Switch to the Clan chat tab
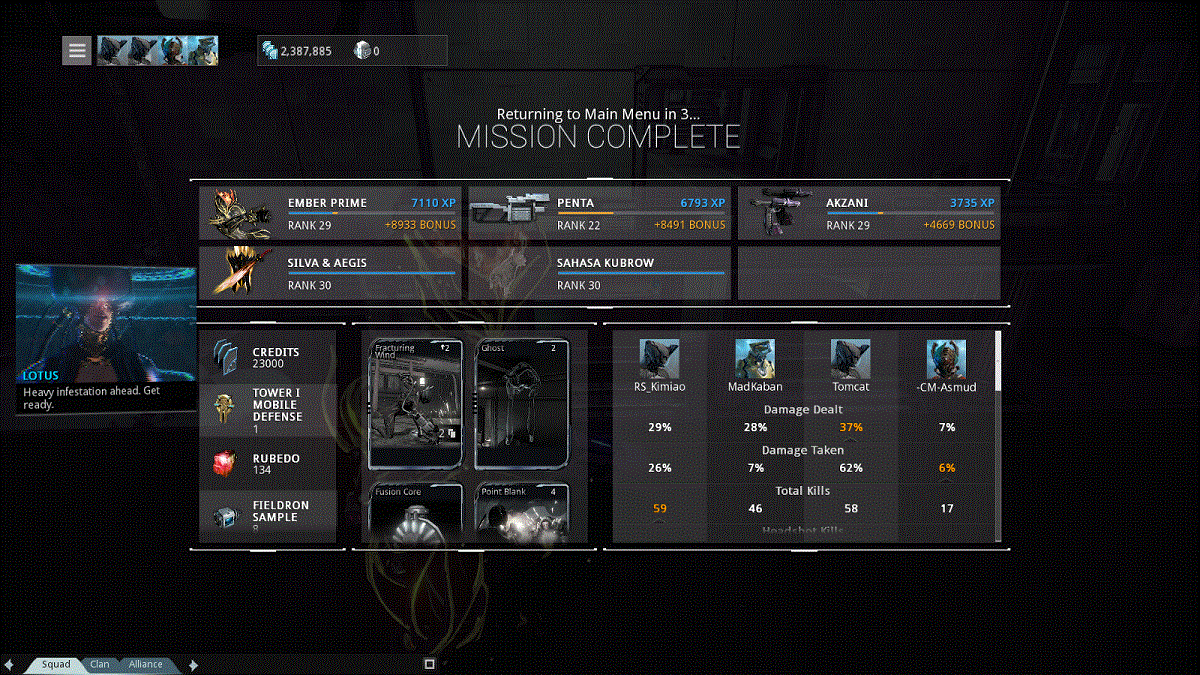The width and height of the screenshot is (1200, 675). coord(100,664)
